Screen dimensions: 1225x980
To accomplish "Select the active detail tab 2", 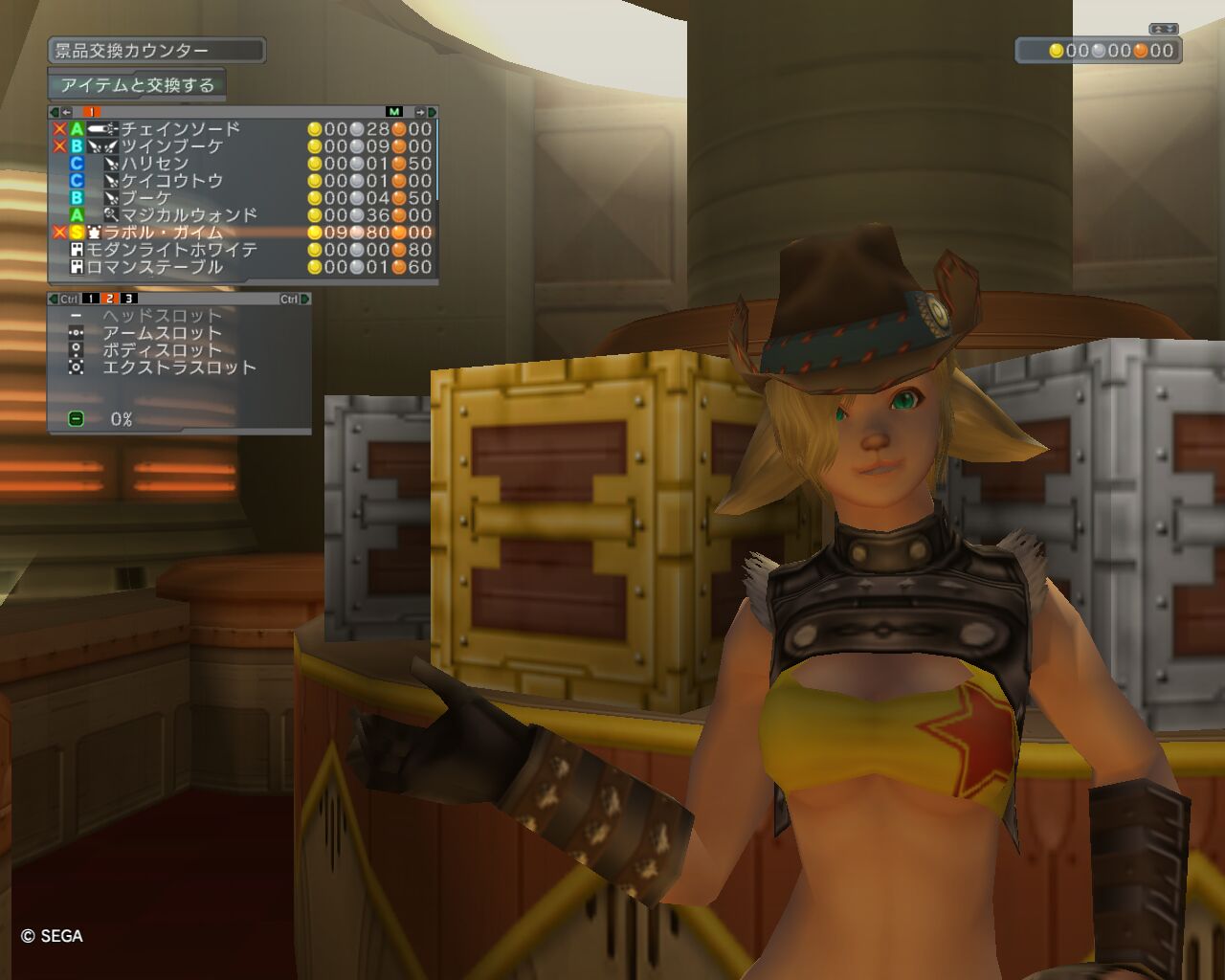I will pyautogui.click(x=109, y=300).
